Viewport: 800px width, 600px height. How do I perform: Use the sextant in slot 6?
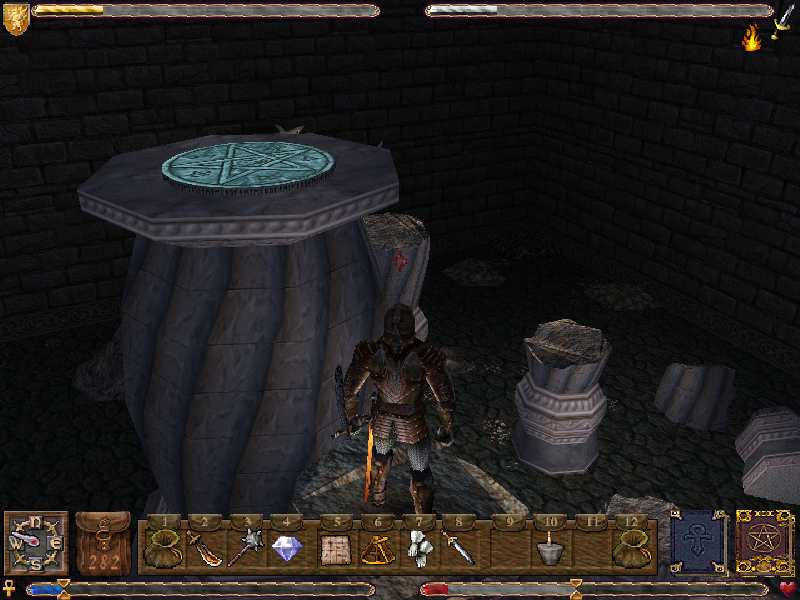pos(376,548)
